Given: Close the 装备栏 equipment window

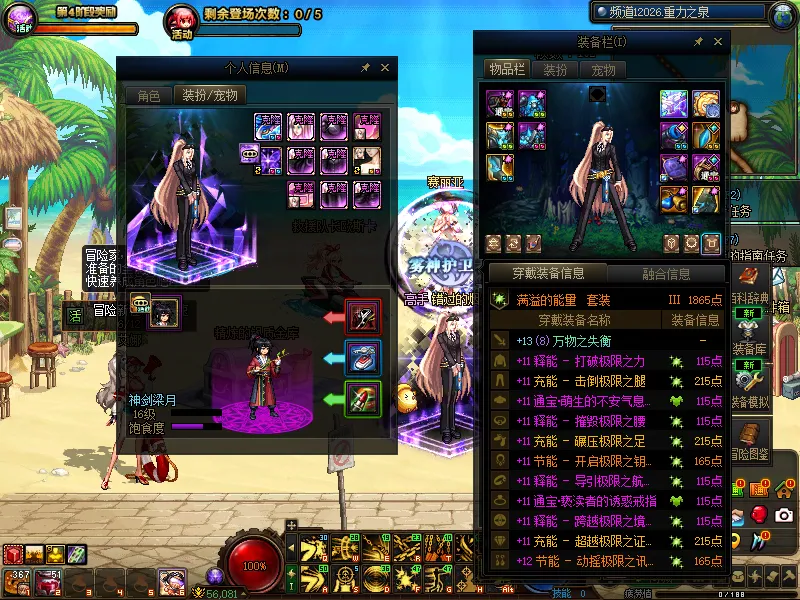Looking at the screenshot, I should point(716,42).
